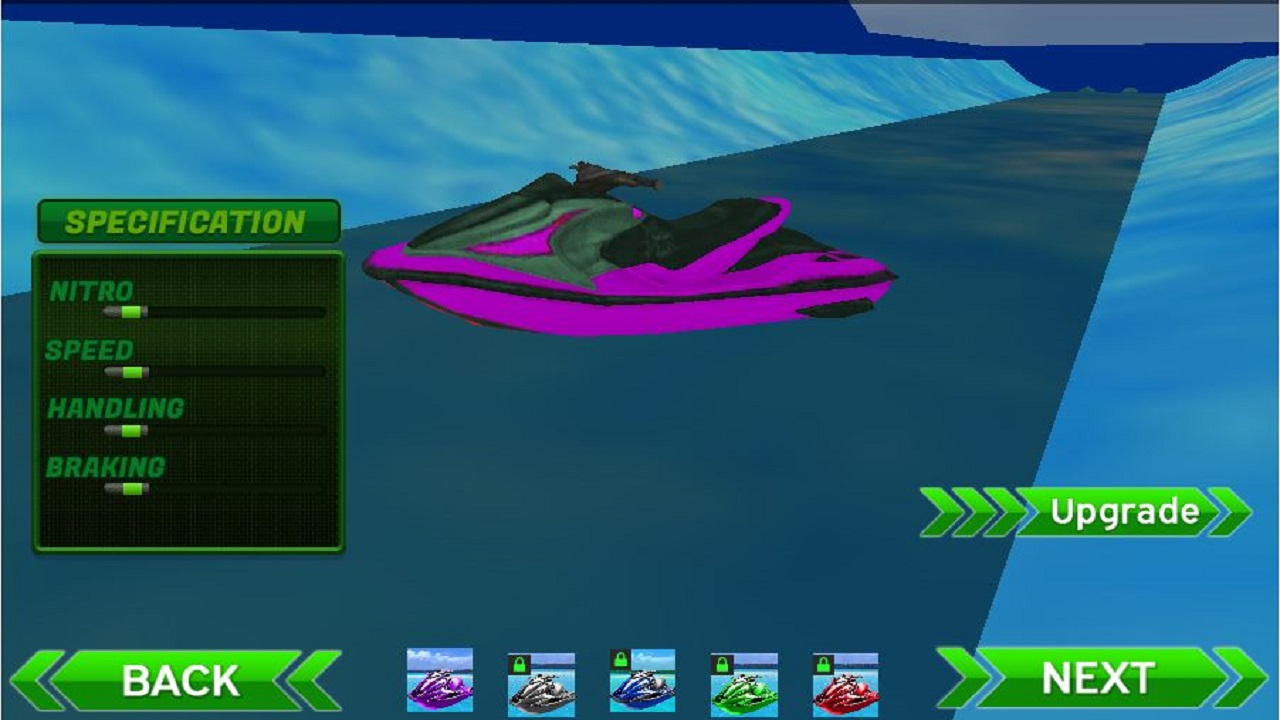Select the blue jet ski thumbnail

(x=642, y=685)
